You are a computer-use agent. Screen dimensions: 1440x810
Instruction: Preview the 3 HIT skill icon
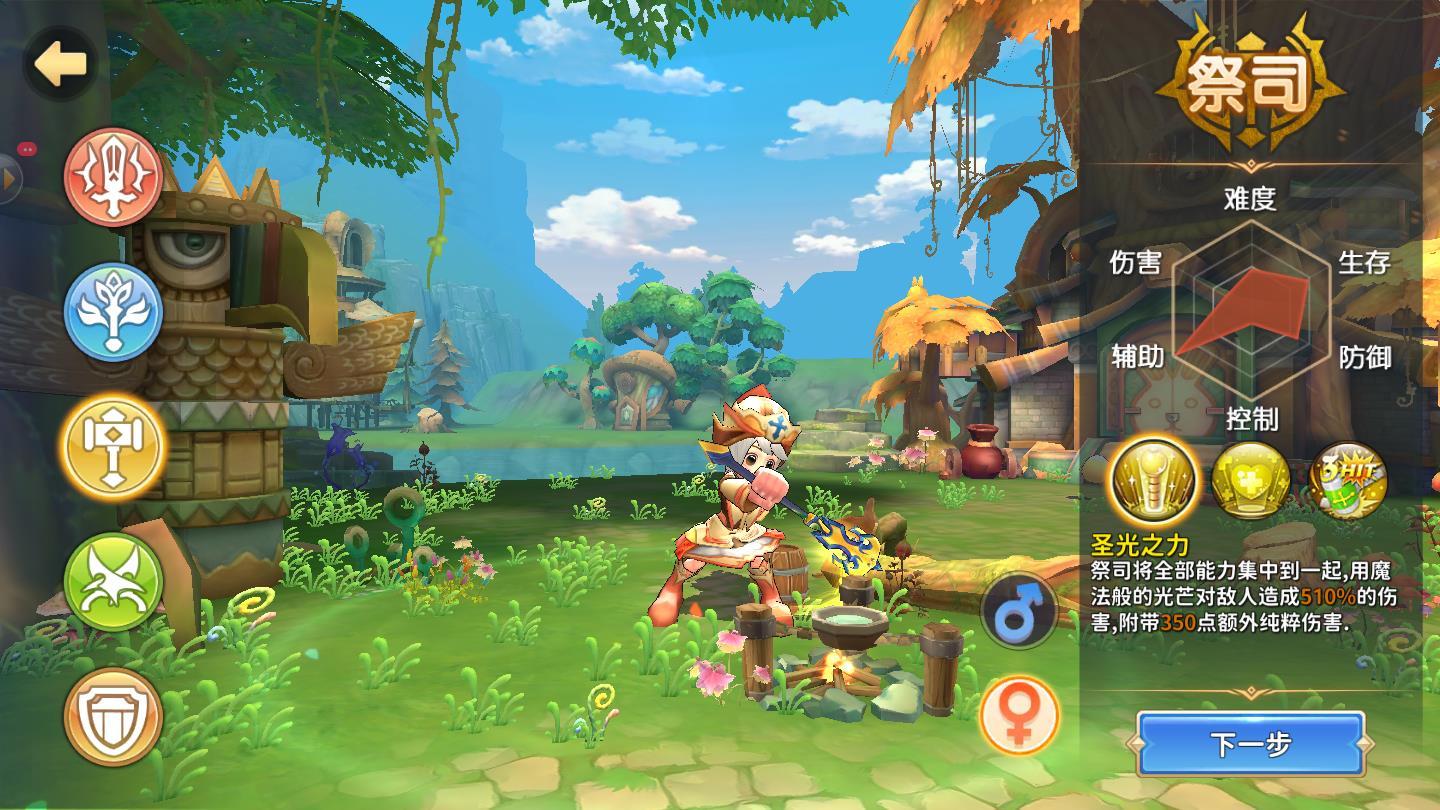pos(1348,482)
